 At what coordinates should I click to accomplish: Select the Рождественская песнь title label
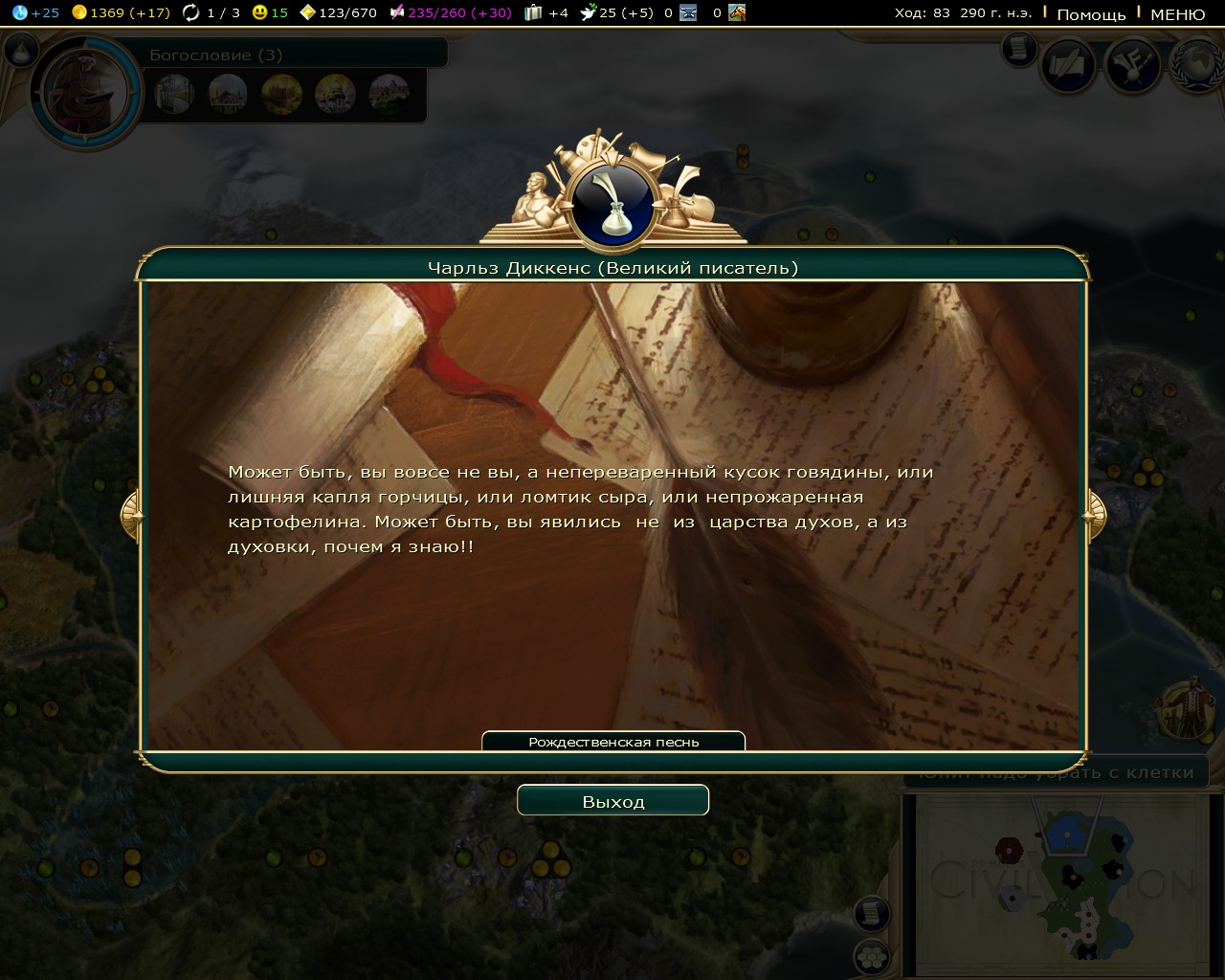click(613, 742)
